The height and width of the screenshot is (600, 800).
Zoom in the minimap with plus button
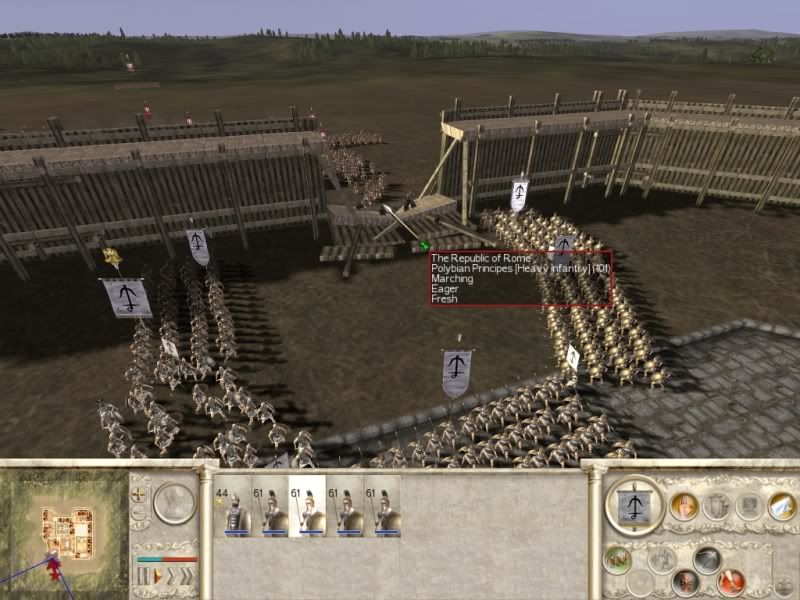pos(139,496)
